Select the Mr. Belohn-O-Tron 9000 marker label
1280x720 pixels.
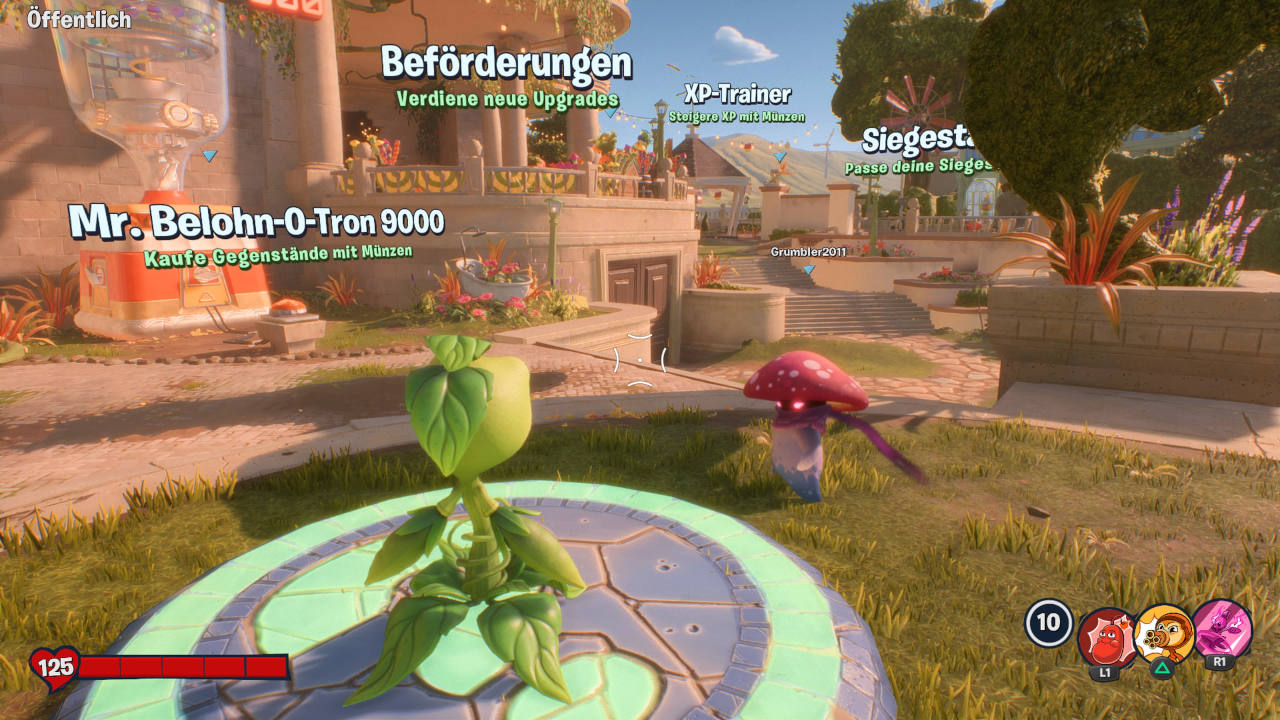pos(256,222)
